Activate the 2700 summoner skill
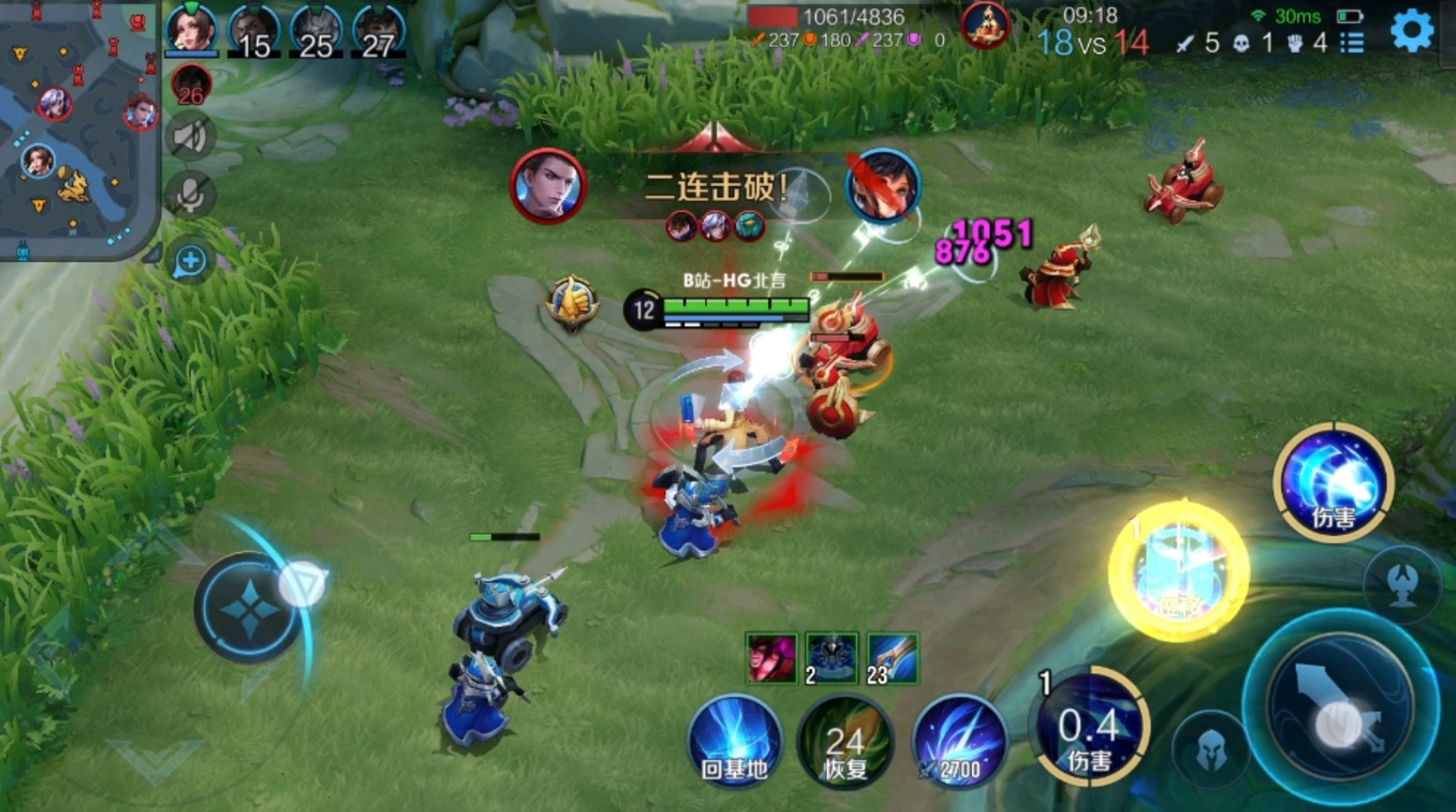Viewport: 1456px width, 812px height. (959, 740)
